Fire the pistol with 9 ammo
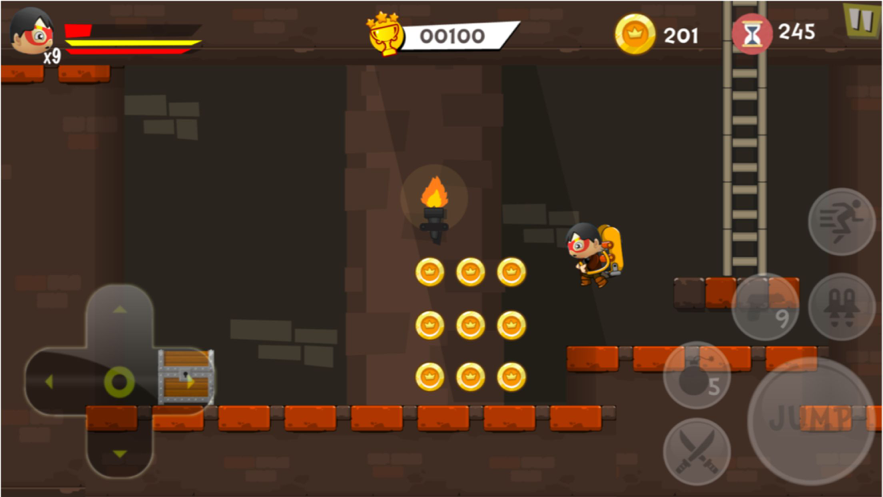 (765, 307)
